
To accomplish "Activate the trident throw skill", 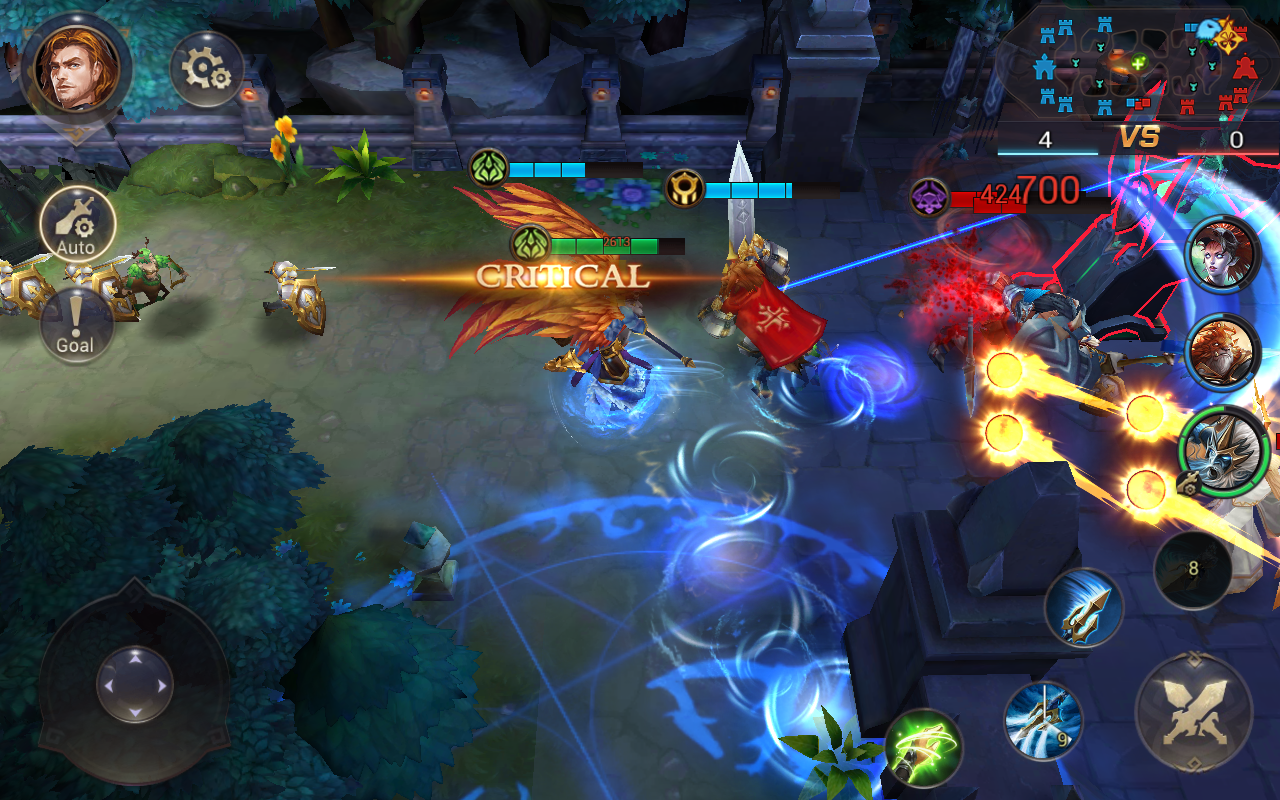I will (x=1084, y=608).
